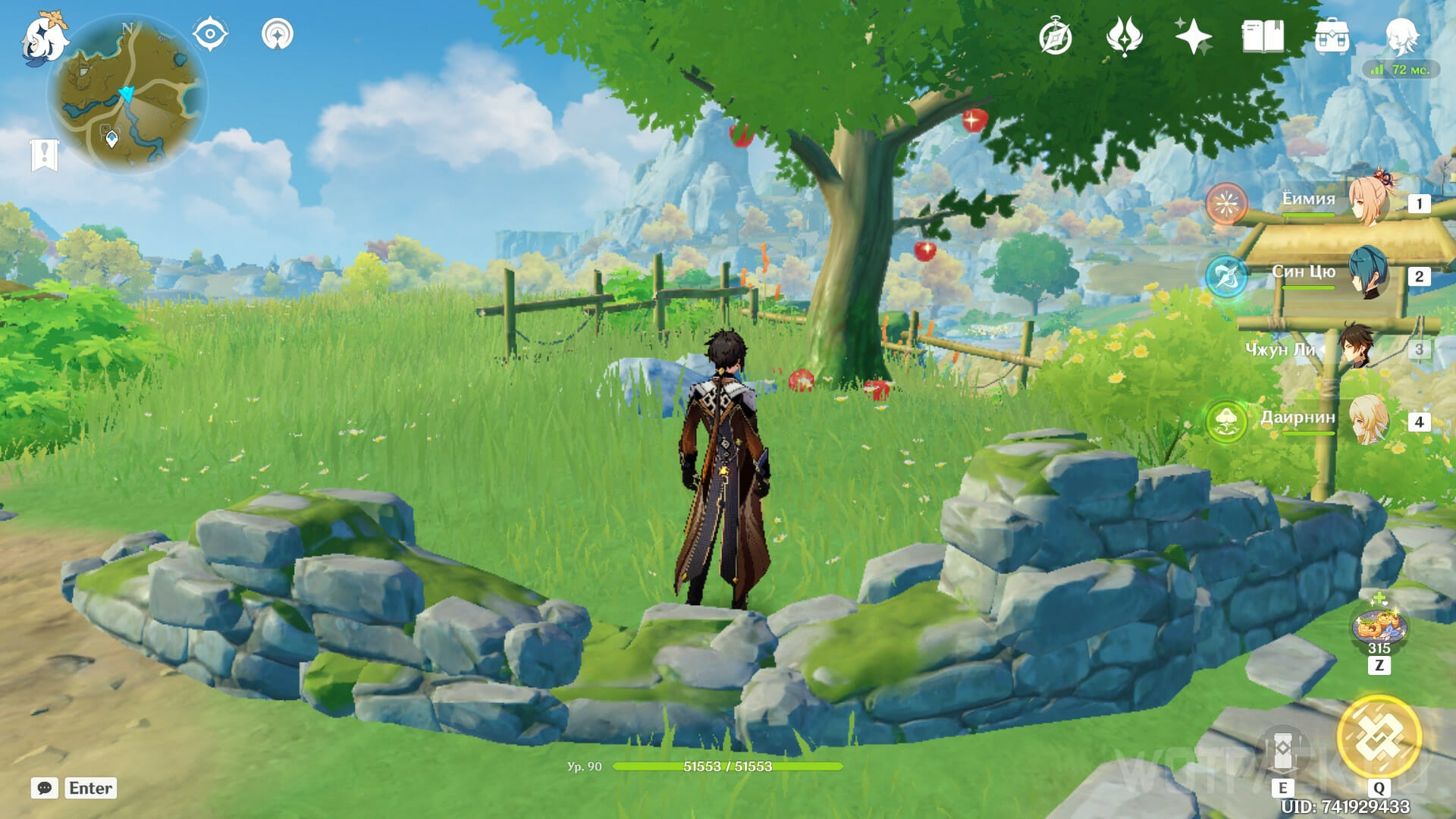Image resolution: width=1456 pixels, height=819 pixels.
Task: Toggle the elemental sight eye icon
Action: pyautogui.click(x=210, y=34)
